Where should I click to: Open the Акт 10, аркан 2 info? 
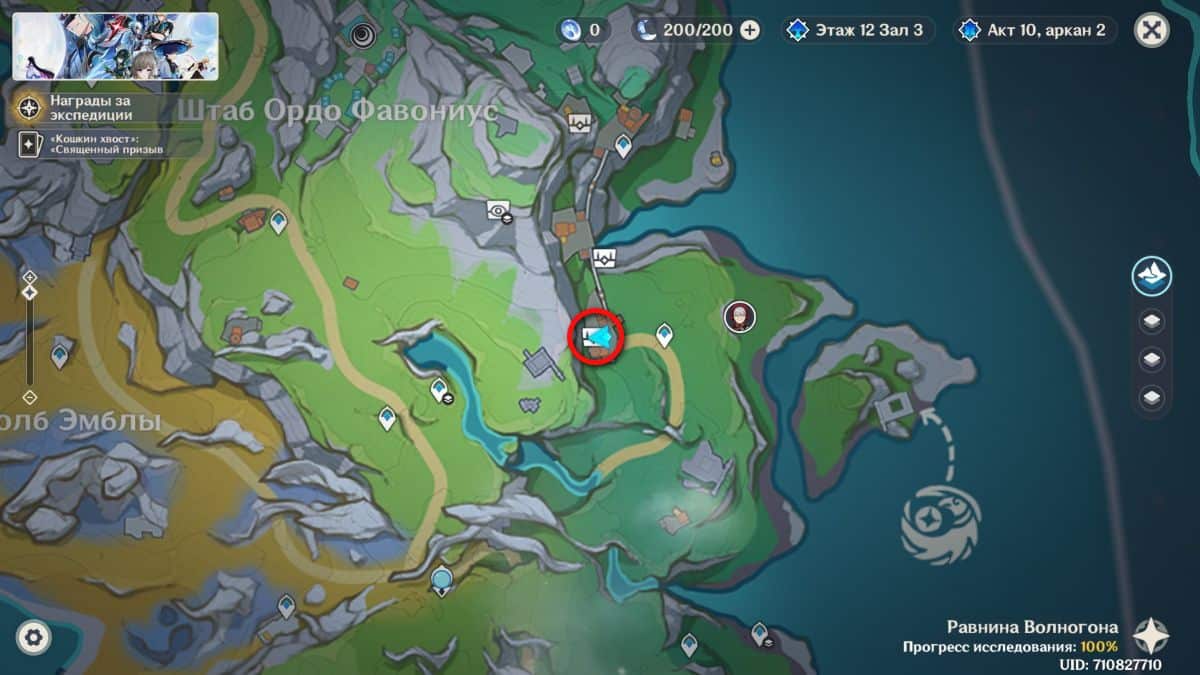pos(1034,30)
